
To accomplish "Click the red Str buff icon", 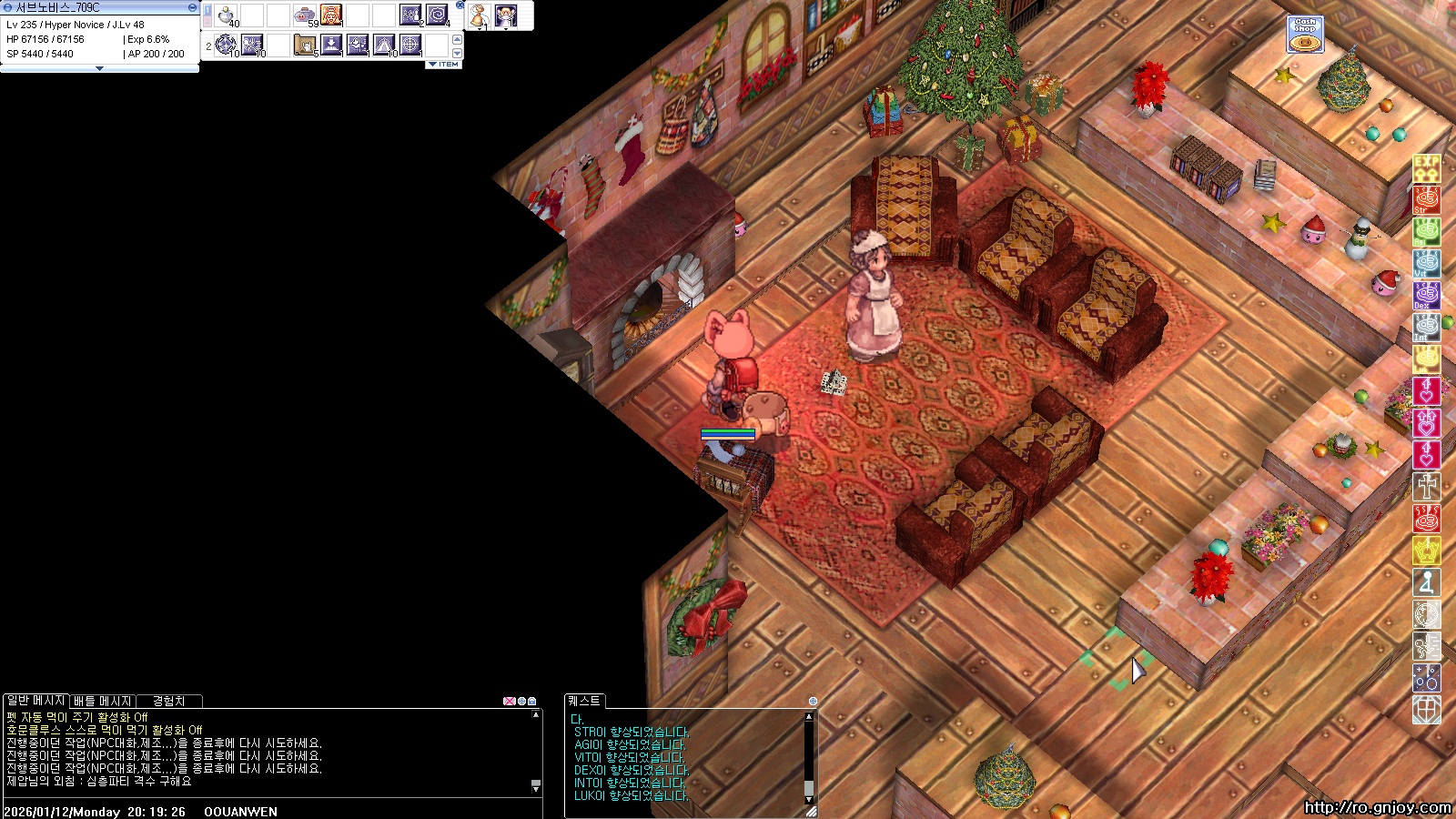I will (1426, 199).
